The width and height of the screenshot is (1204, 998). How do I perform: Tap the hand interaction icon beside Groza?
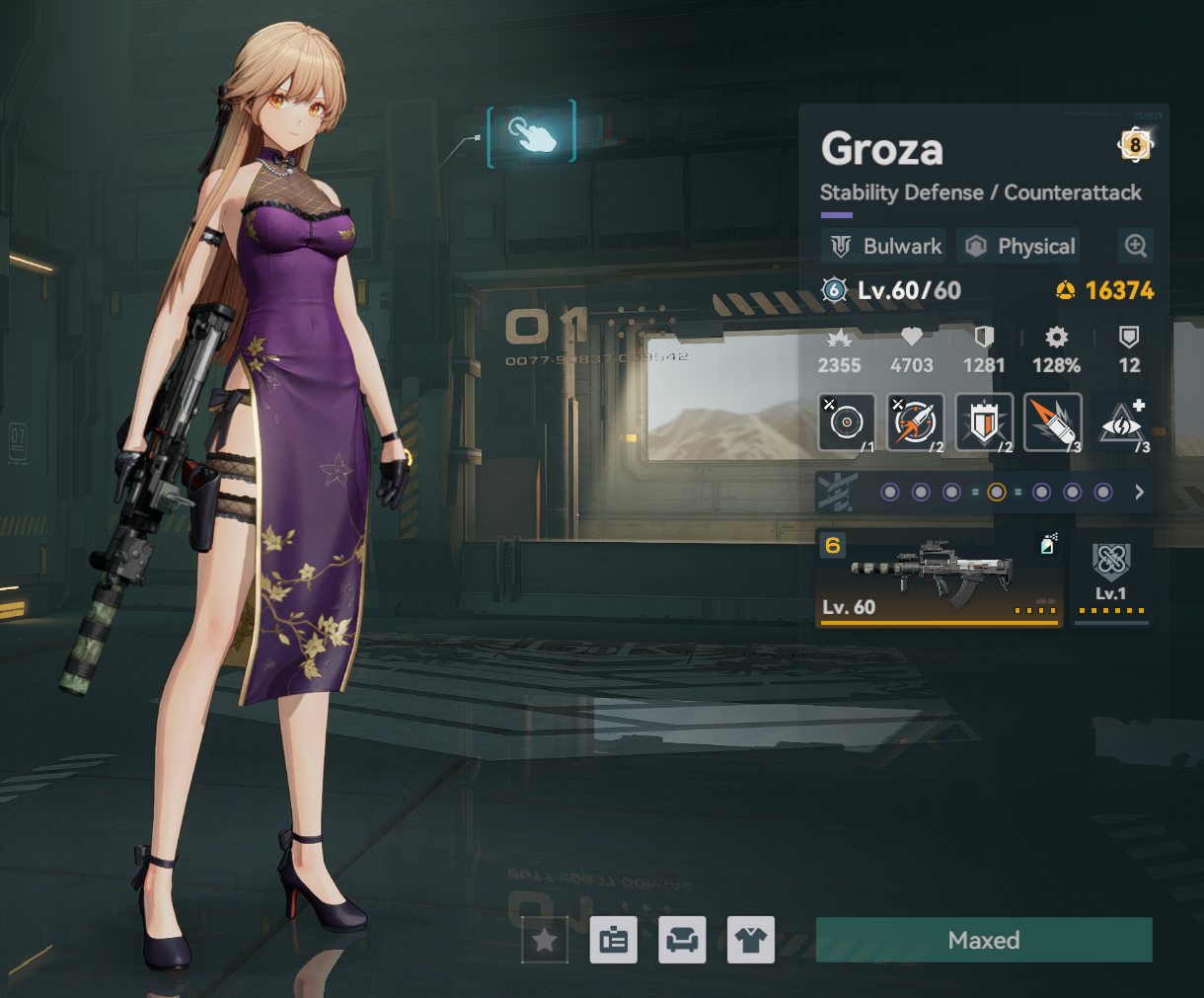coord(532,133)
